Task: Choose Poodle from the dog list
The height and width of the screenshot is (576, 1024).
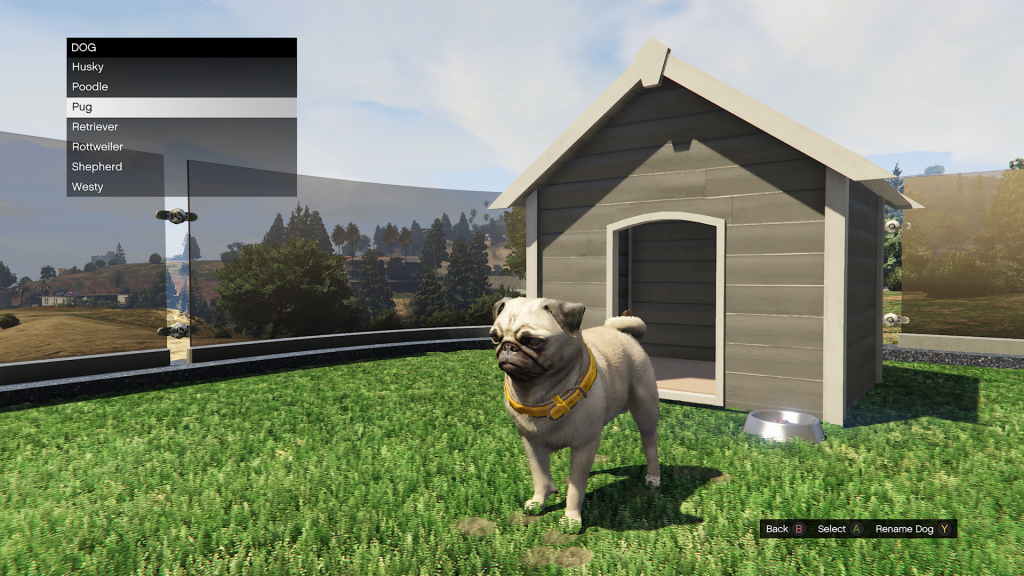Action: click(181, 87)
